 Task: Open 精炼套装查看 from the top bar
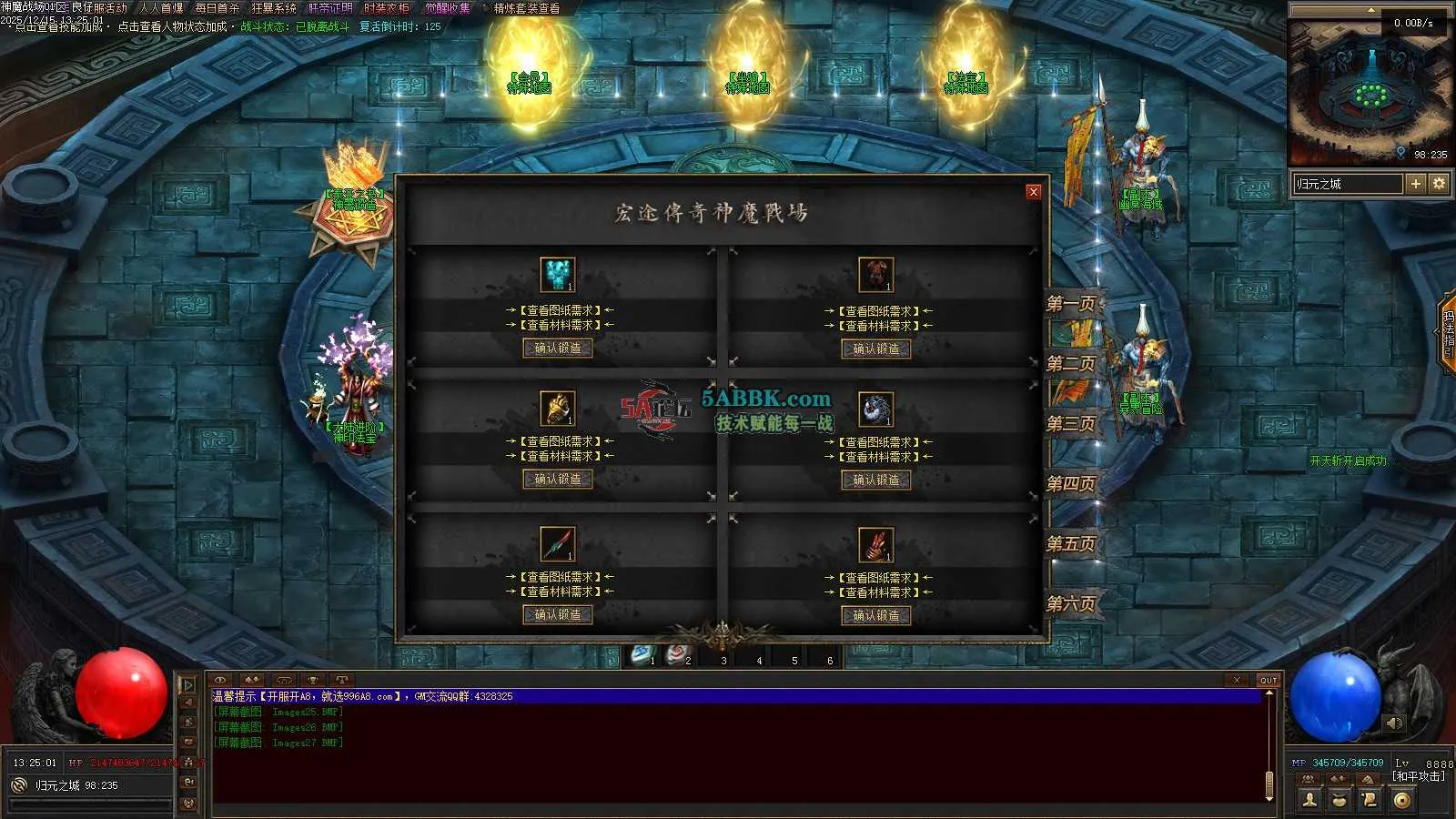tap(527, 8)
